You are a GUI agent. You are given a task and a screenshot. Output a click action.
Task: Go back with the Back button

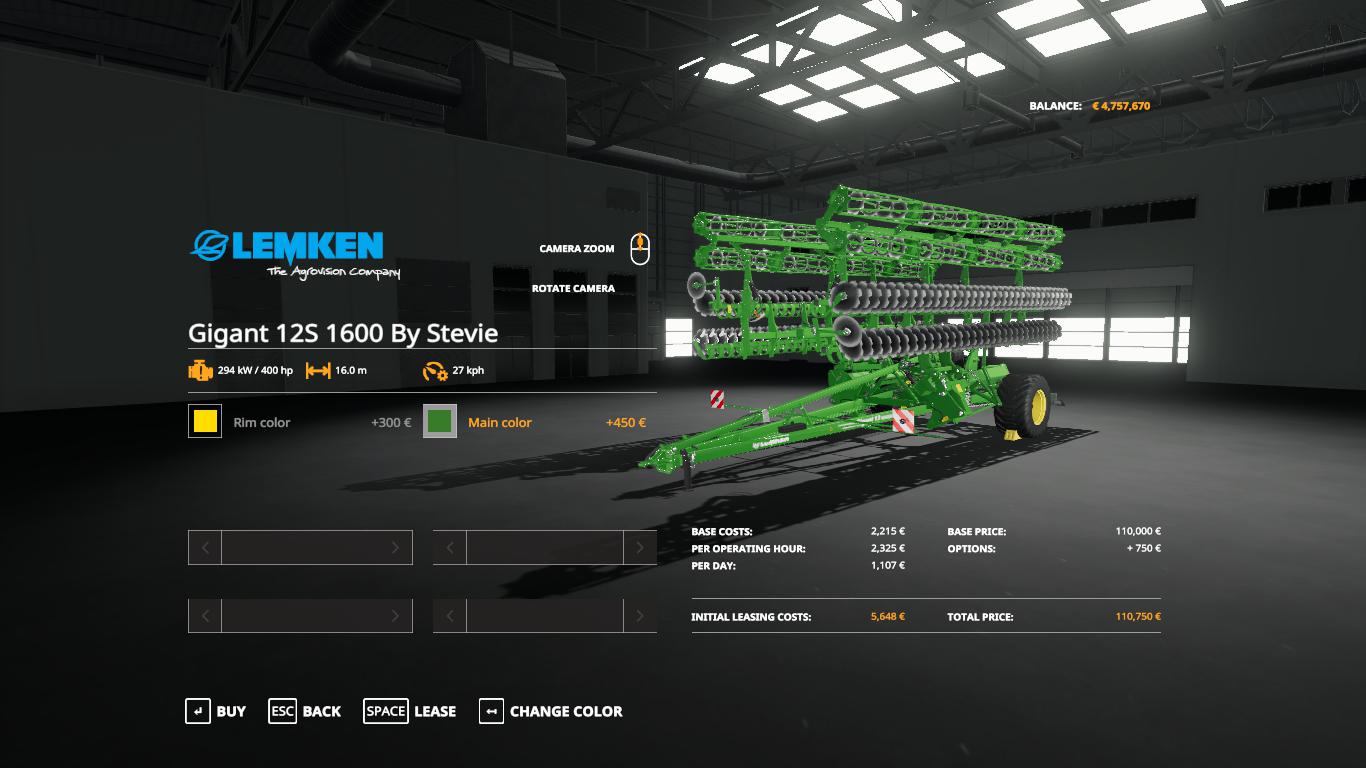pos(305,711)
